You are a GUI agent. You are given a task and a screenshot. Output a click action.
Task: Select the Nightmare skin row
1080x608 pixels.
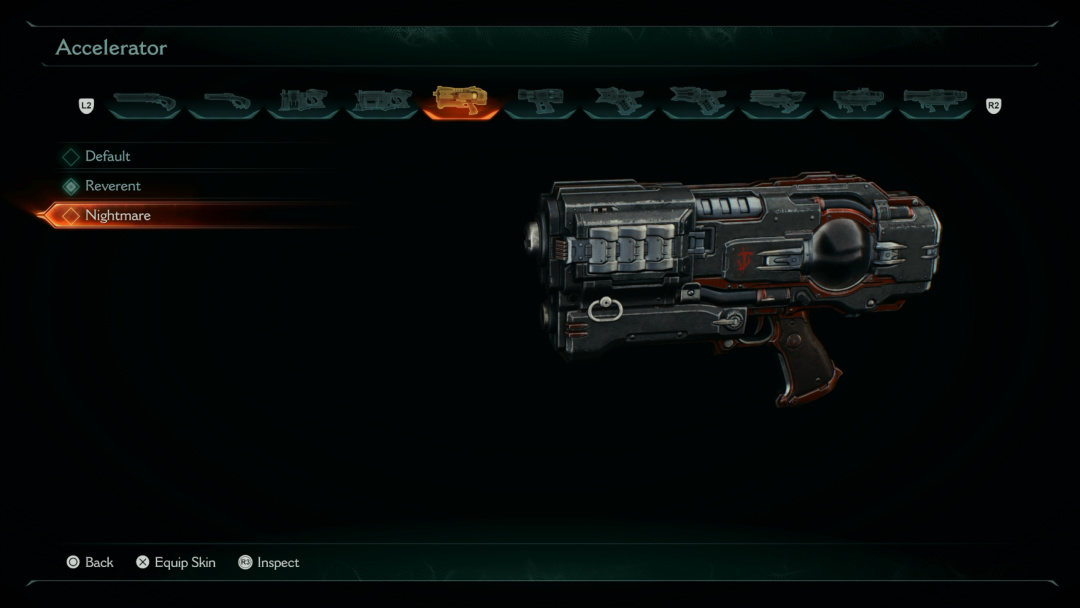(x=118, y=215)
